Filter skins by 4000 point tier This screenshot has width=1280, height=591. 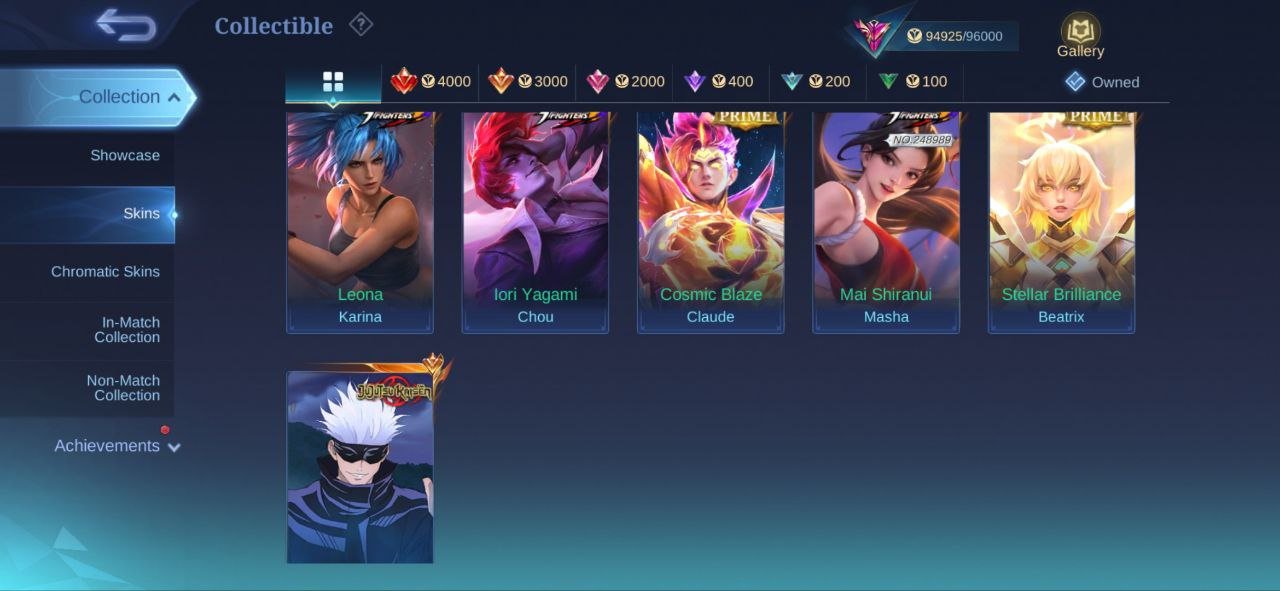(431, 82)
